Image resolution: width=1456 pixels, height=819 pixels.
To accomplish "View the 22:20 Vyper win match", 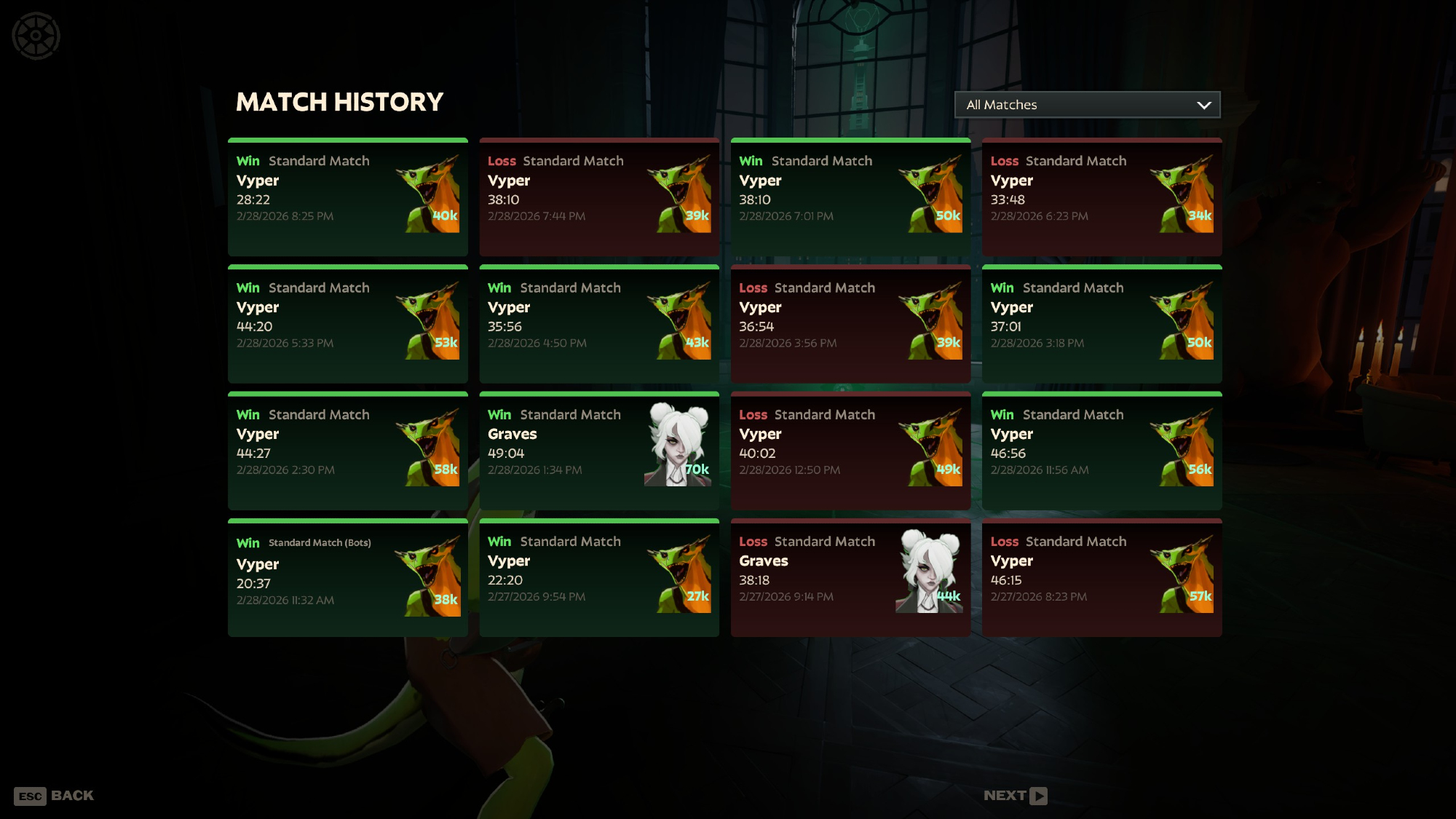I will pyautogui.click(x=598, y=578).
